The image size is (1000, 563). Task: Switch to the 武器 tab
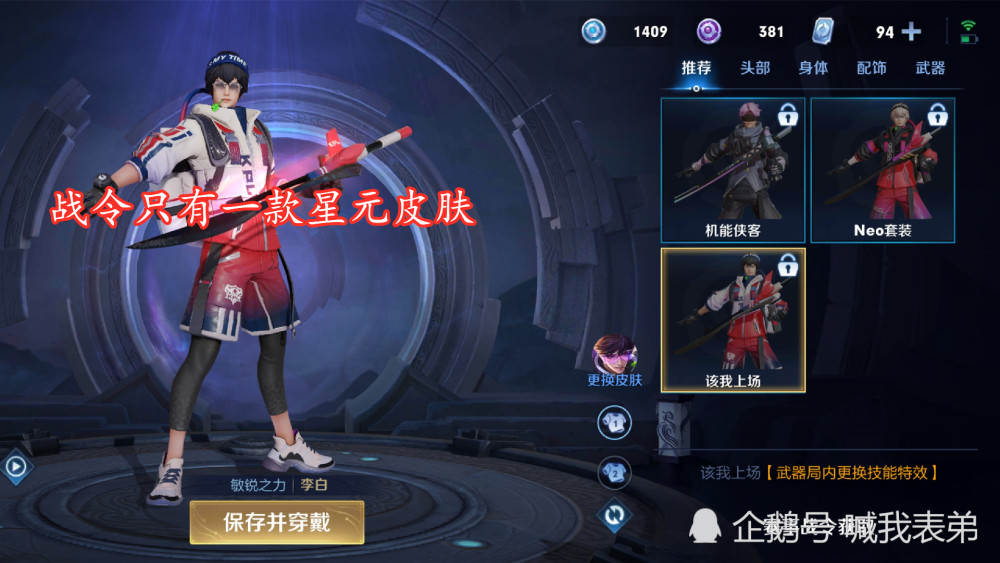coord(930,68)
